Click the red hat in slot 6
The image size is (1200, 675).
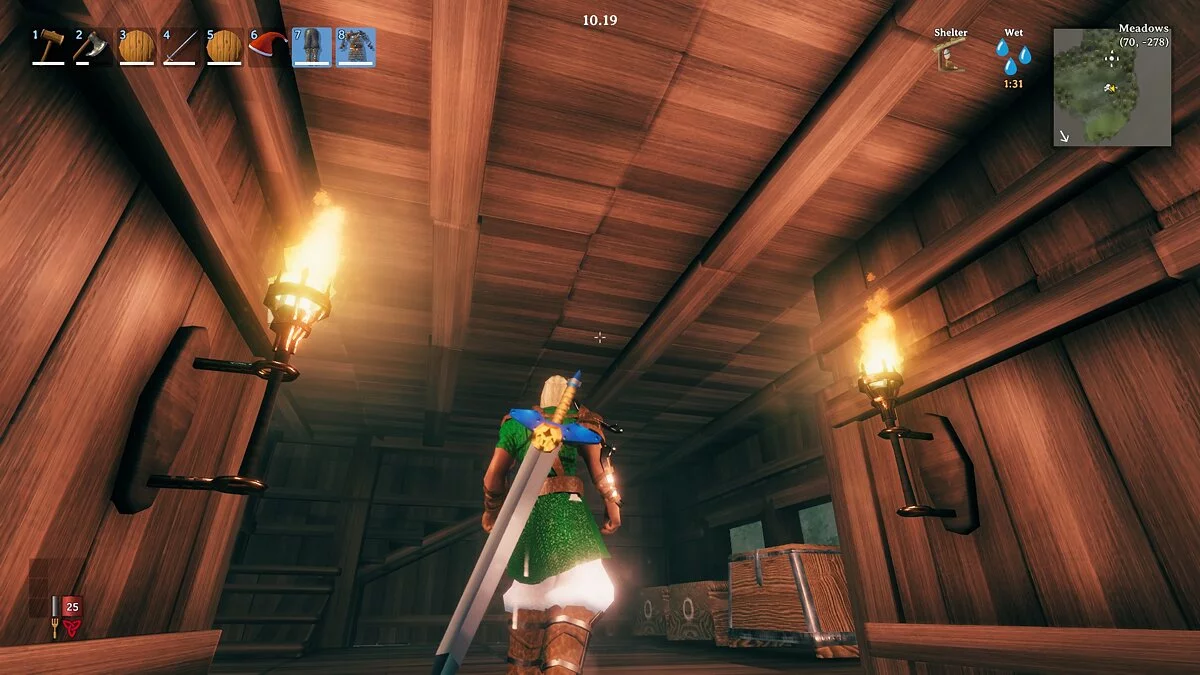pyautogui.click(x=268, y=47)
